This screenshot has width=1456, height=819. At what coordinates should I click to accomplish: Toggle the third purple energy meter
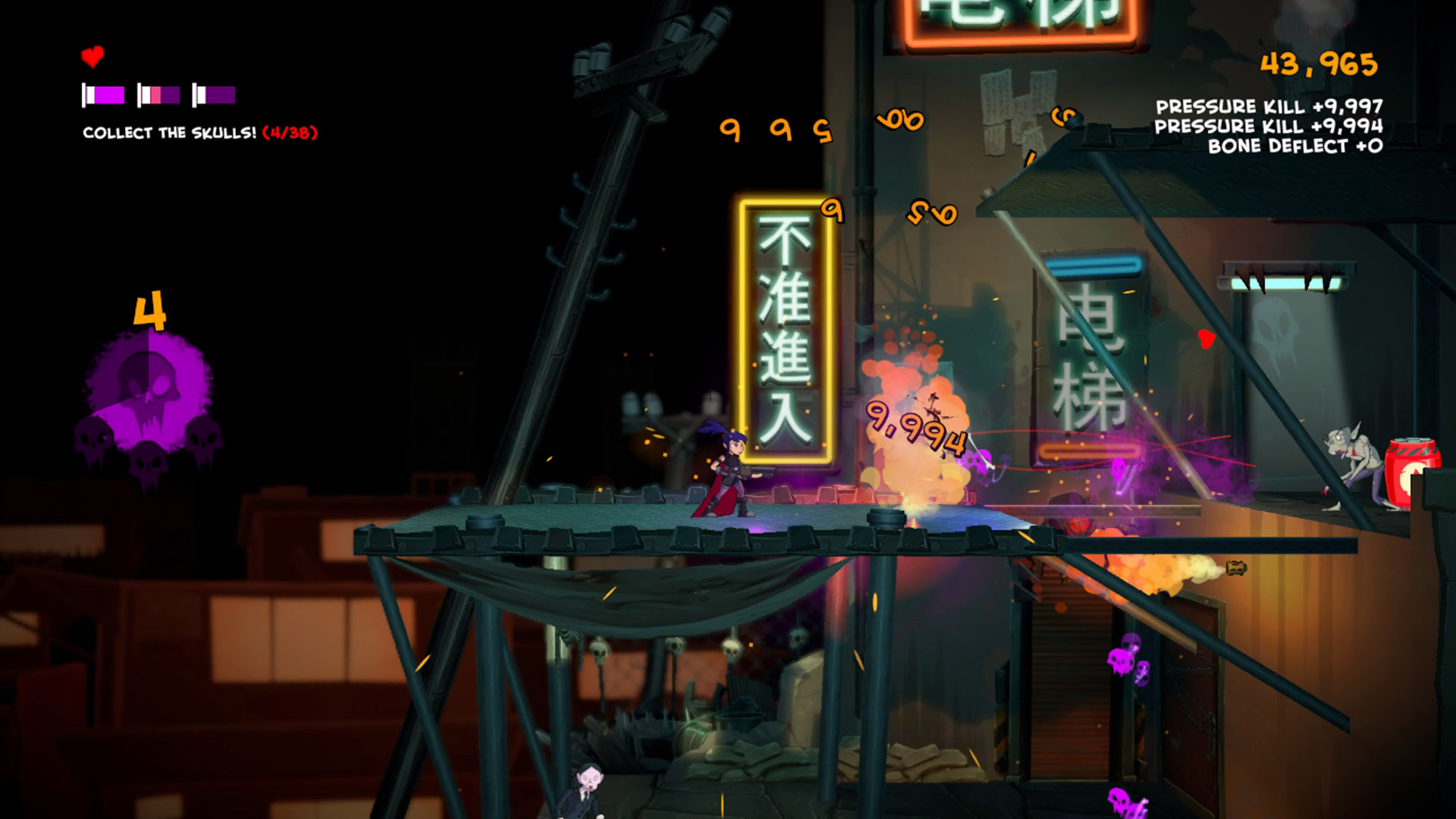(x=215, y=94)
